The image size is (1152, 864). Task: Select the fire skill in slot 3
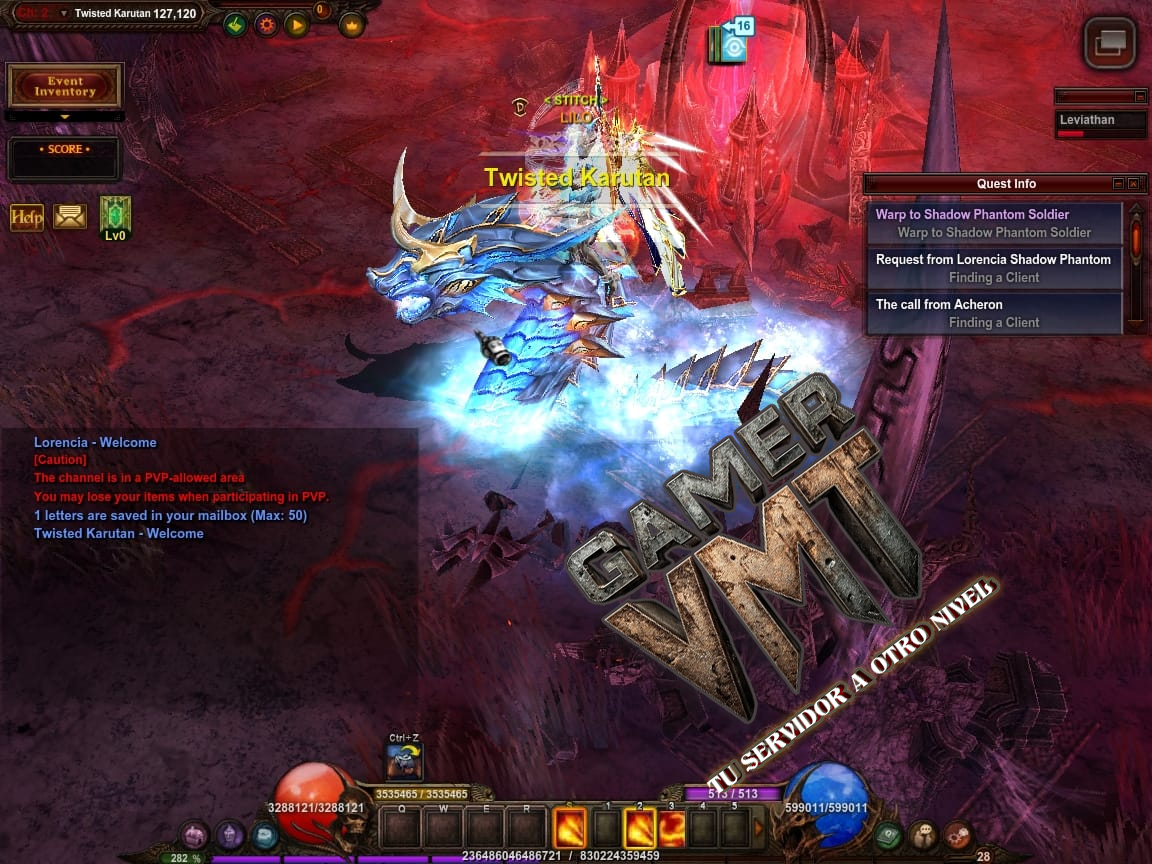[x=671, y=828]
